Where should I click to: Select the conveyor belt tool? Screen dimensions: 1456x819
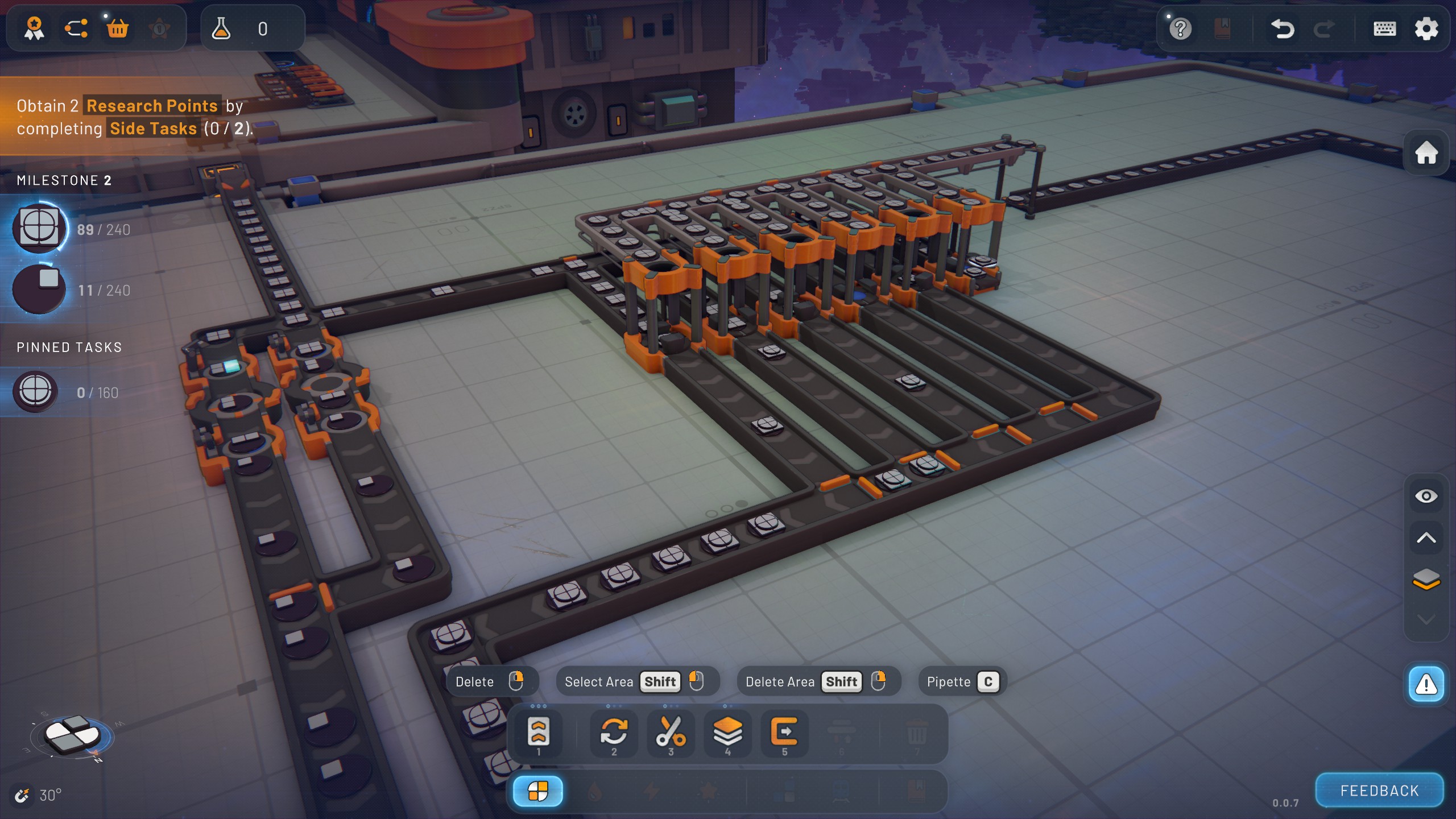[x=538, y=732]
